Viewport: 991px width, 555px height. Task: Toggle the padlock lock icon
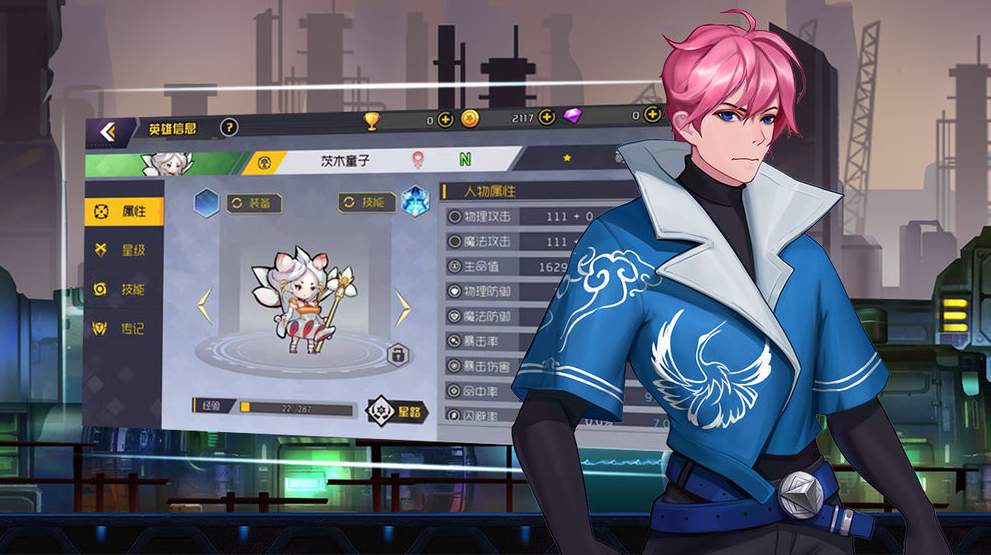coord(397,355)
